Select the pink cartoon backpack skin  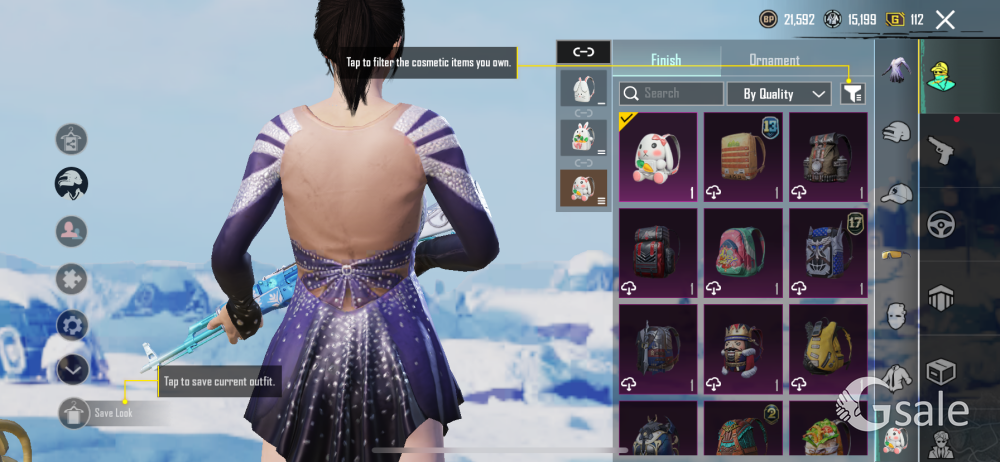point(742,251)
